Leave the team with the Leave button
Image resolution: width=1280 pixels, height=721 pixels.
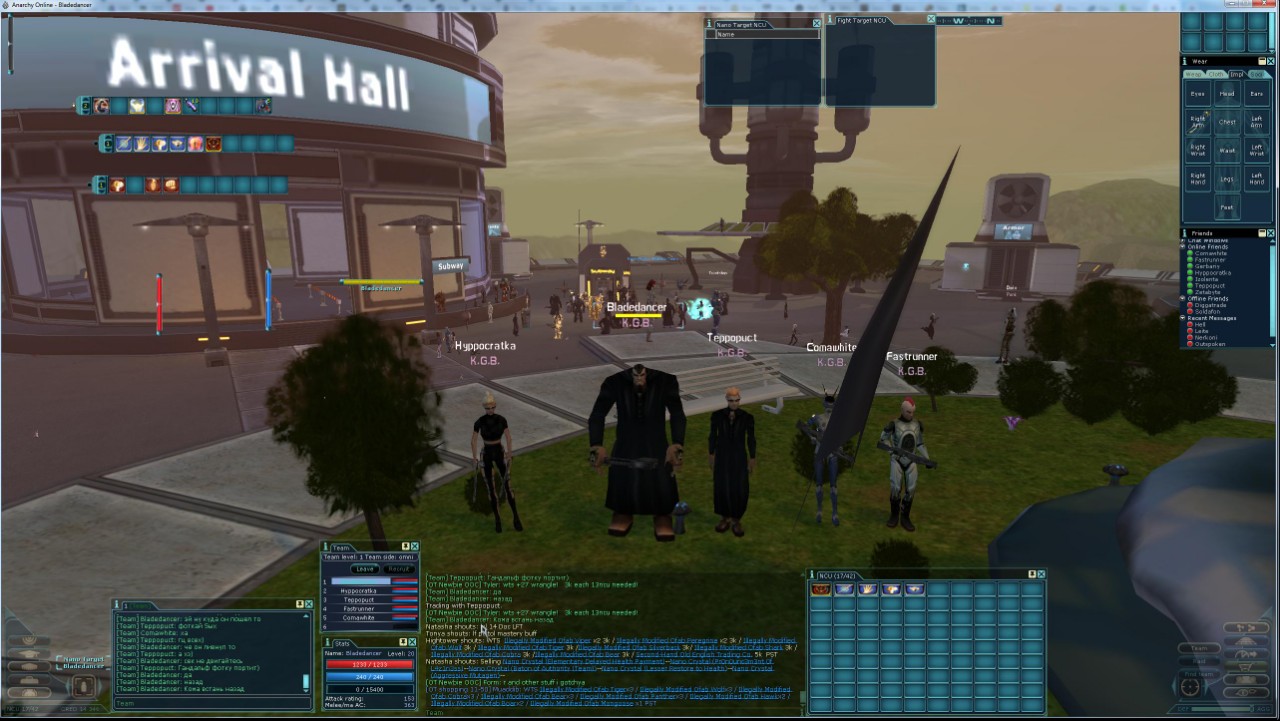[x=365, y=569]
